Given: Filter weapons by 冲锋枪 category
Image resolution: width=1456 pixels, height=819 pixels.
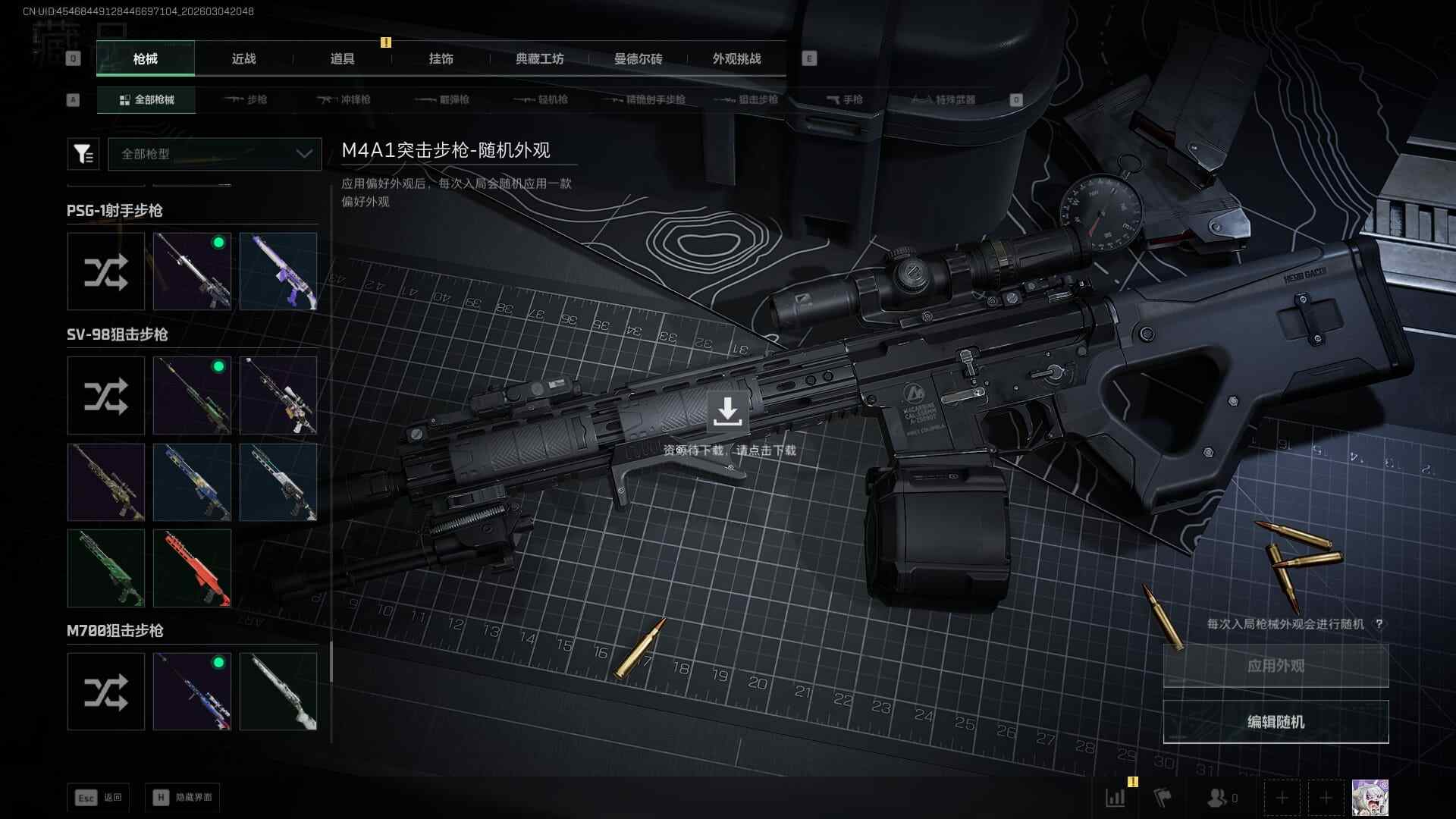Looking at the screenshot, I should click(345, 99).
